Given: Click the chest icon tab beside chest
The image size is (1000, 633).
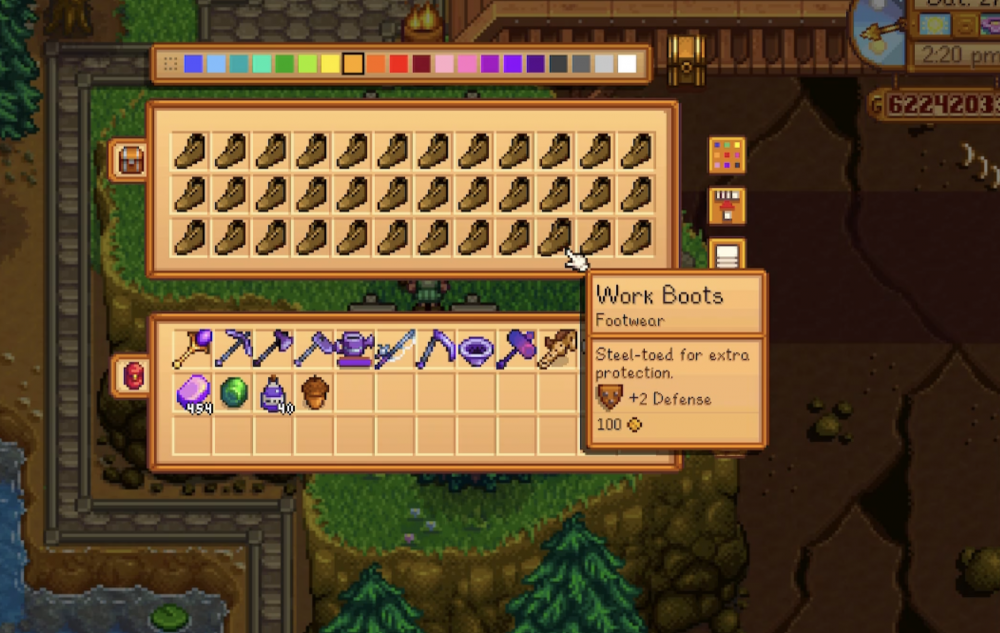Looking at the screenshot, I should click(x=128, y=160).
